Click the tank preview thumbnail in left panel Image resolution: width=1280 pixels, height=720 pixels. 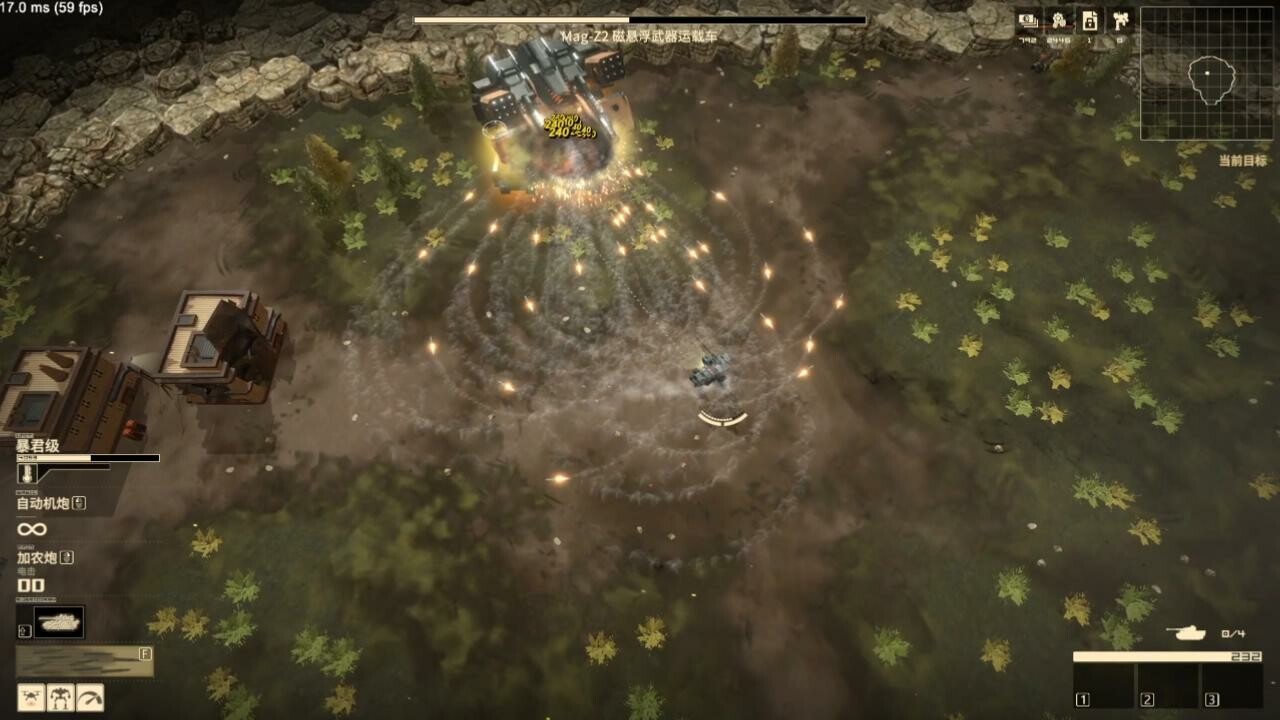[x=58, y=621]
